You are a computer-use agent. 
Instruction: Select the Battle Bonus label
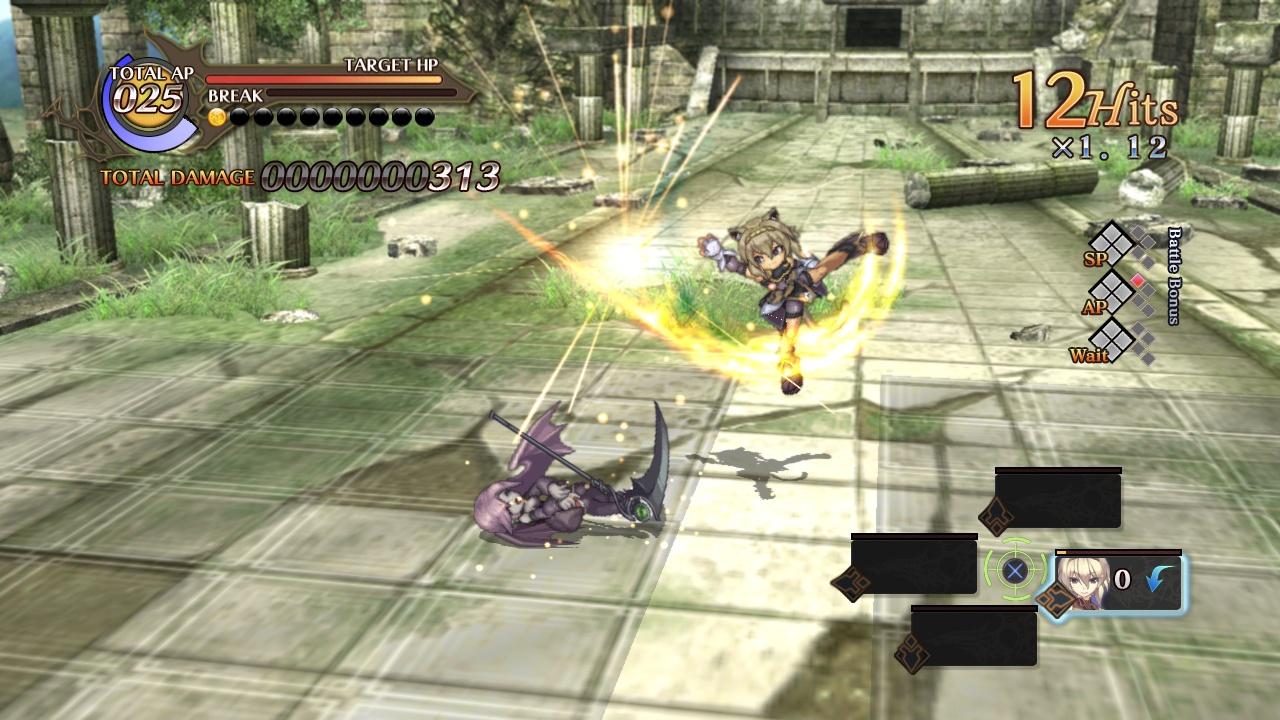point(1172,274)
